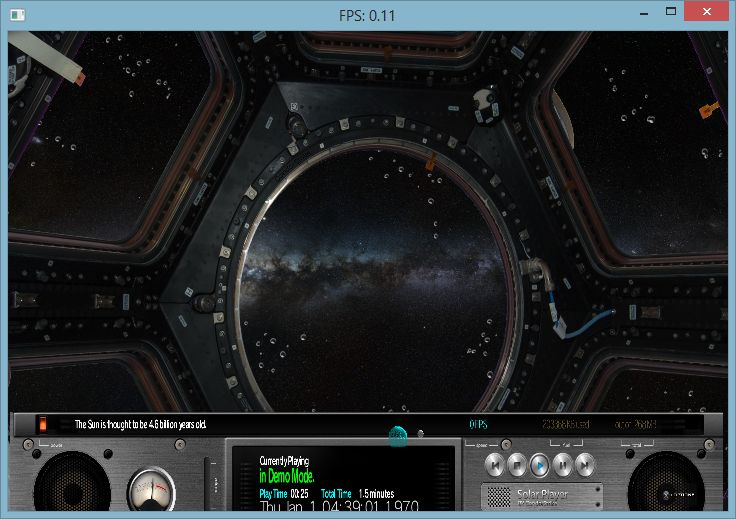This screenshot has height=519, width=736.
Task: Click the blue Play button
Action: [539, 464]
